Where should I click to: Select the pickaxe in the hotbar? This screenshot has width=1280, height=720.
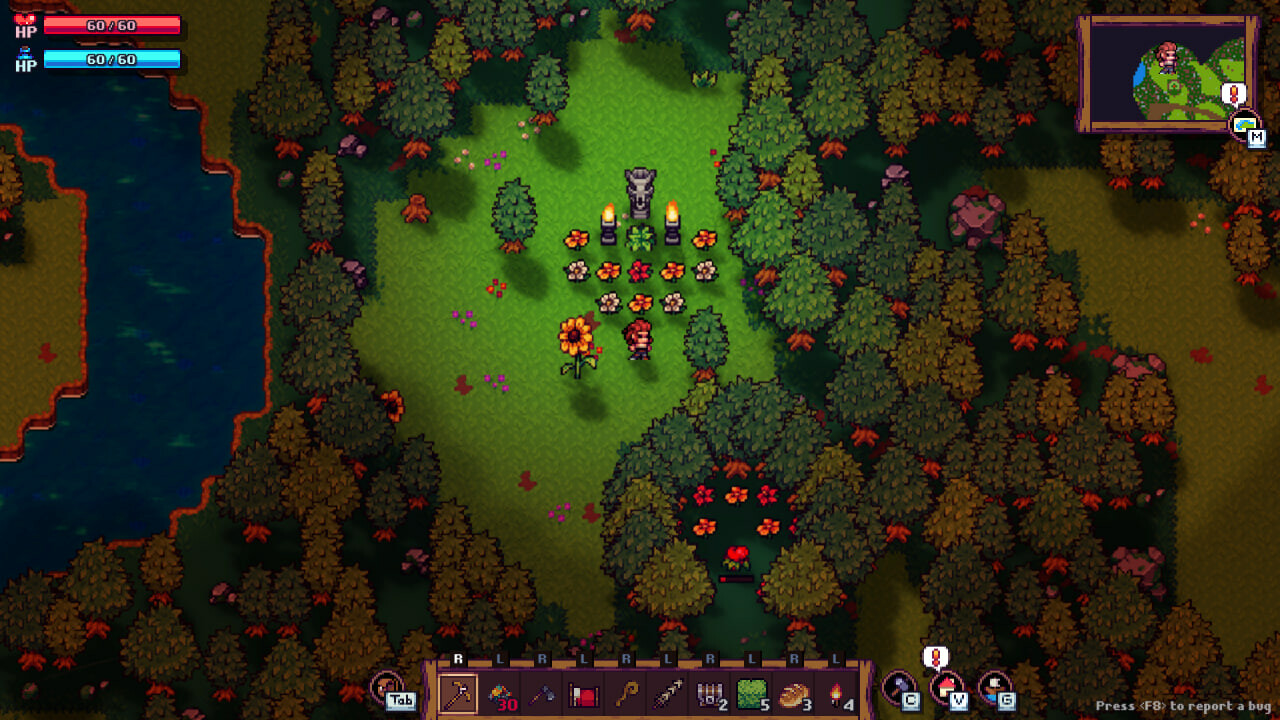pos(458,695)
